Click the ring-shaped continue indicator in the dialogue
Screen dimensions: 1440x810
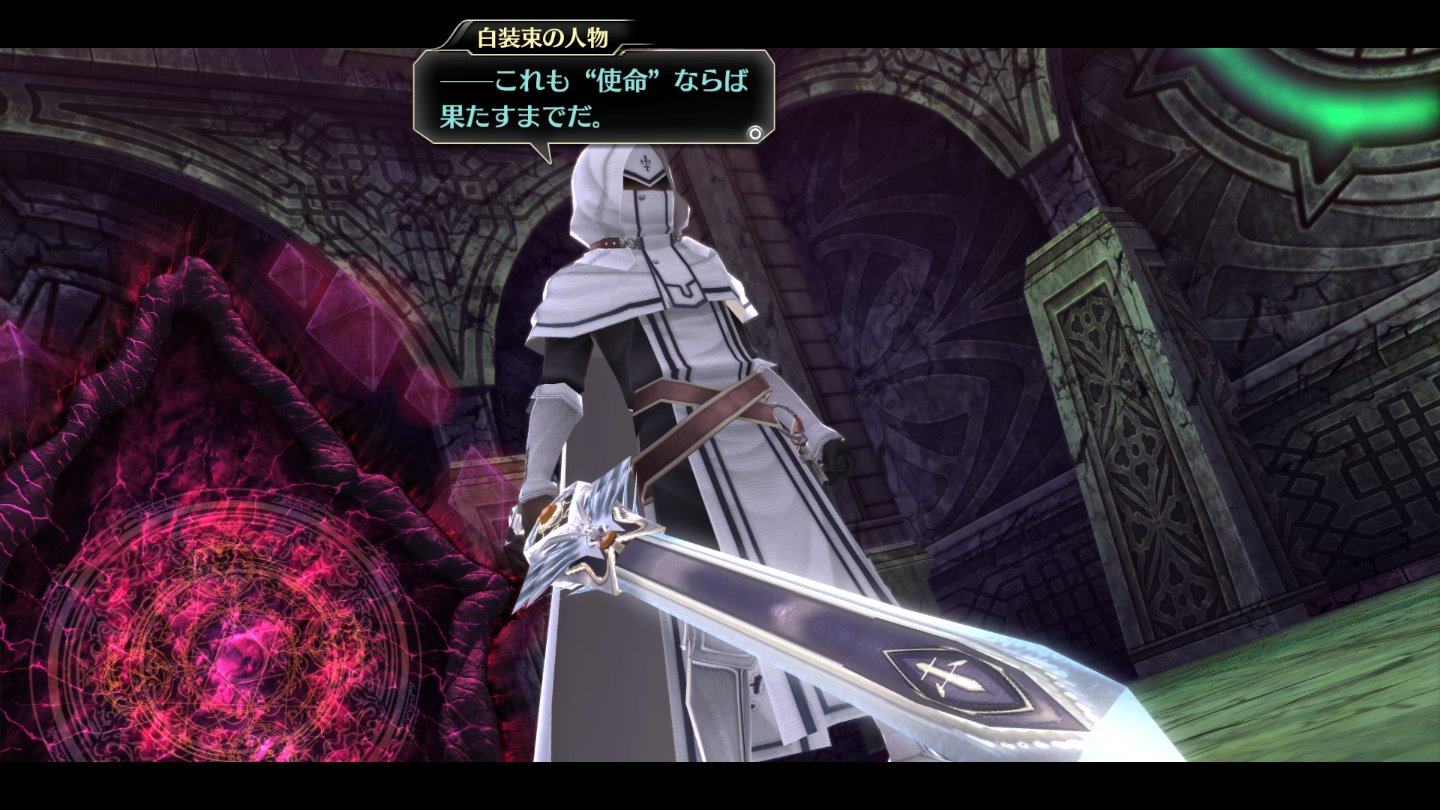755,131
